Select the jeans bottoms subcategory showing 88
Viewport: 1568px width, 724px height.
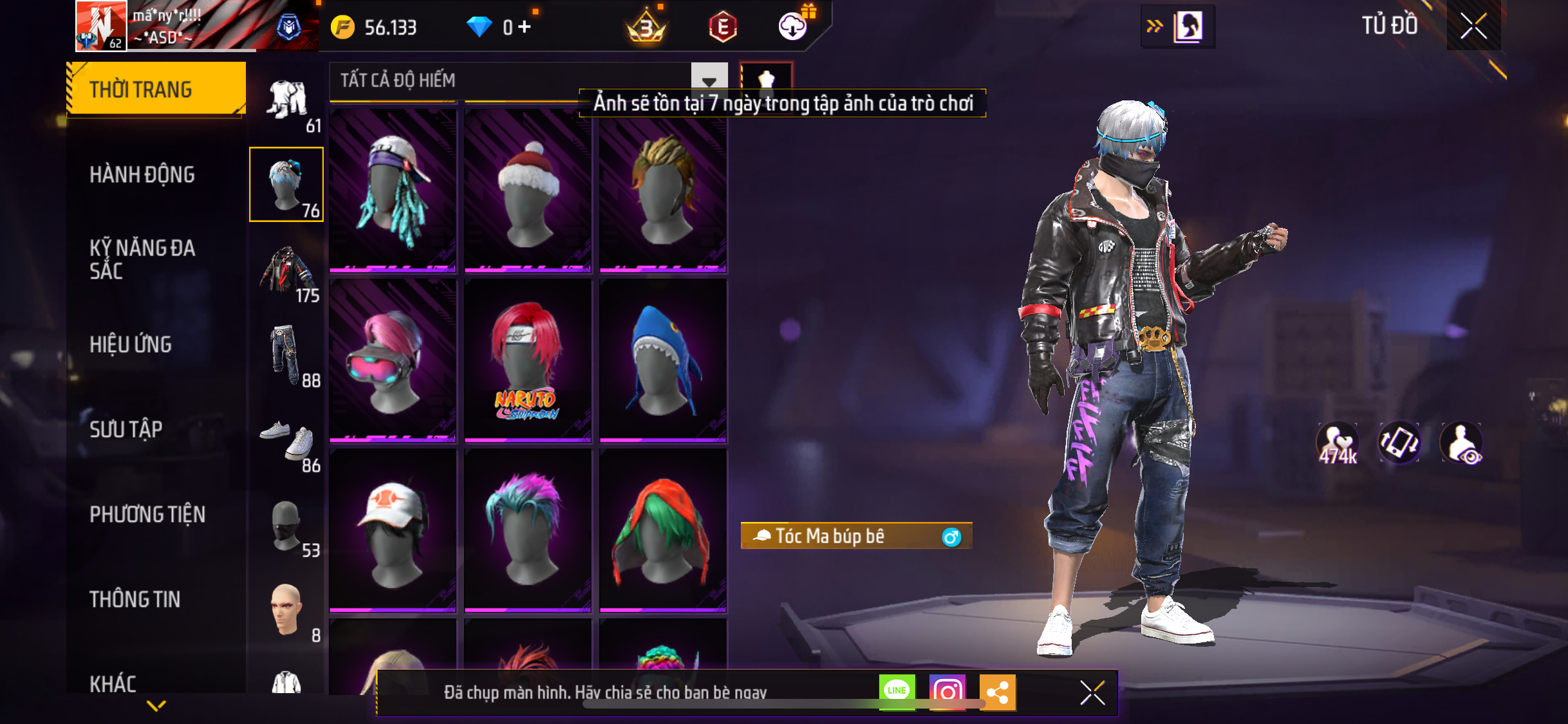288,357
